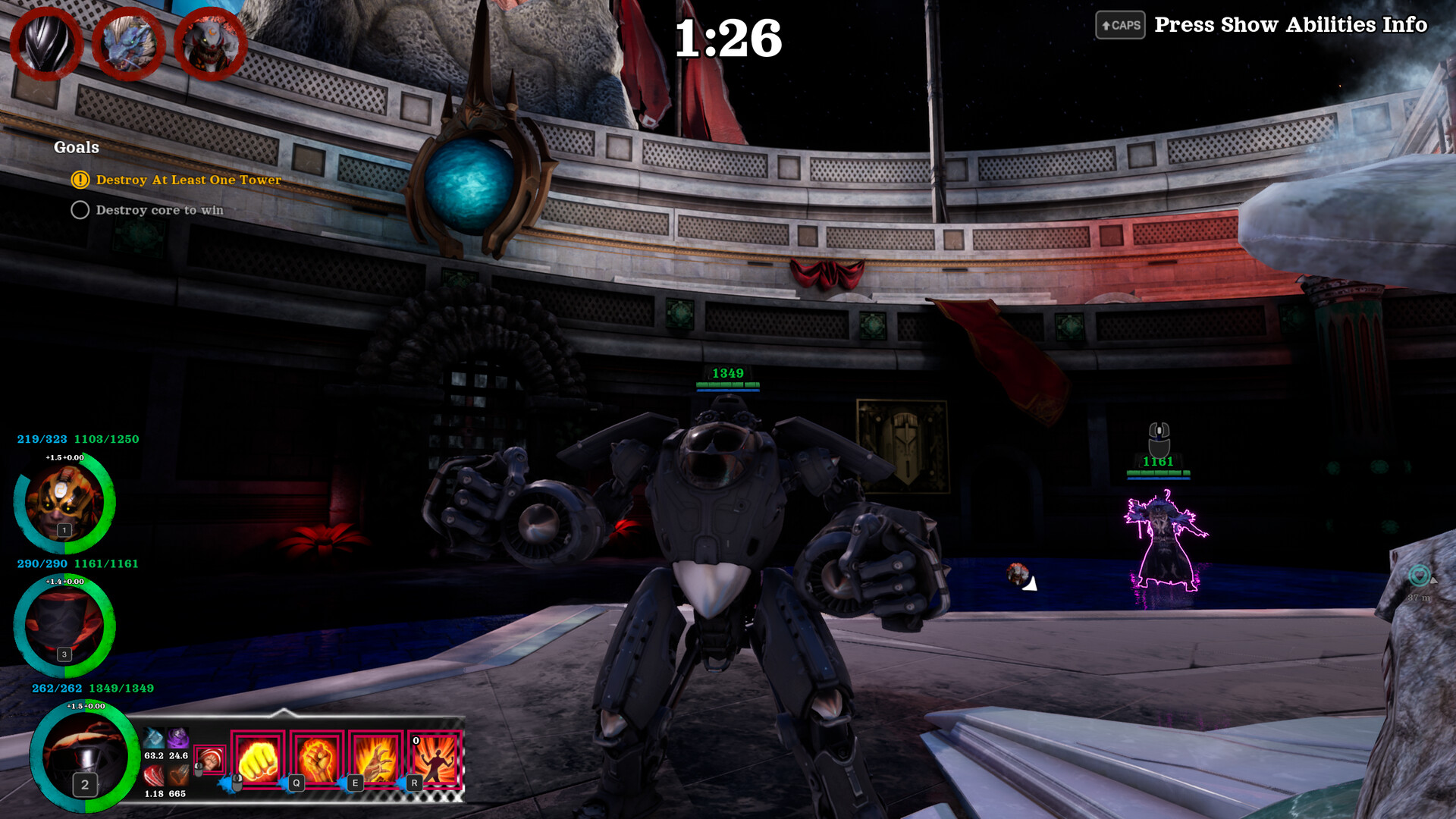Click the purple swirl stat icon
The height and width of the screenshot is (819, 1456).
click(x=178, y=737)
